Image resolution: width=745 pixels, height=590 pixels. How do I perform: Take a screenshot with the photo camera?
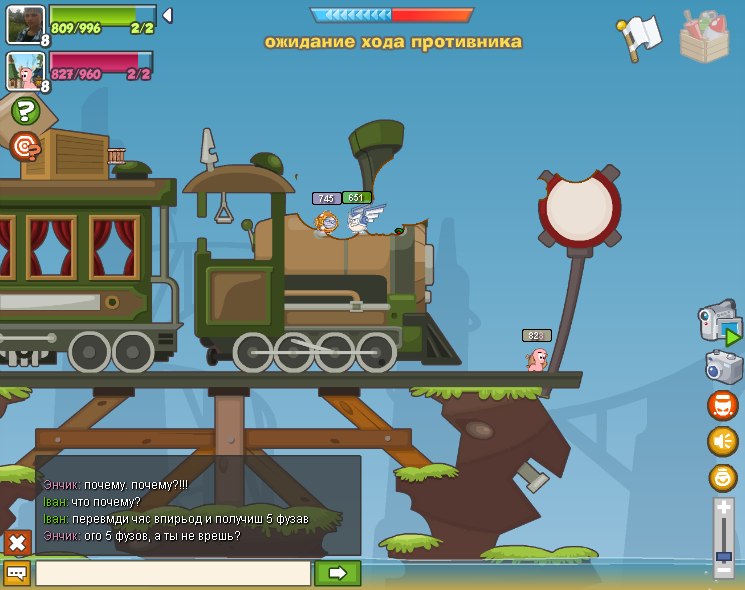tap(722, 367)
